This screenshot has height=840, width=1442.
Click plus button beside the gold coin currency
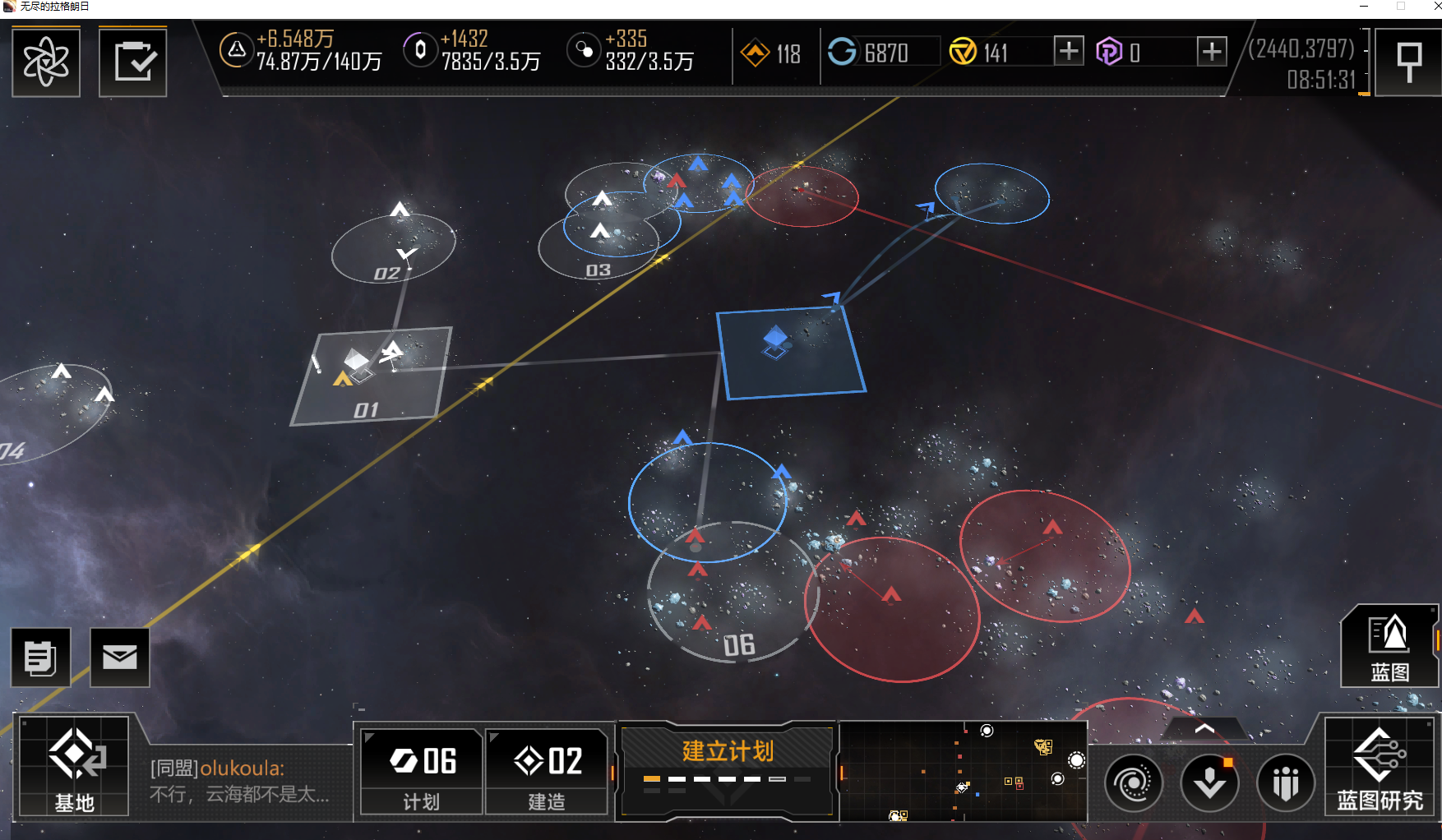click(x=1068, y=52)
